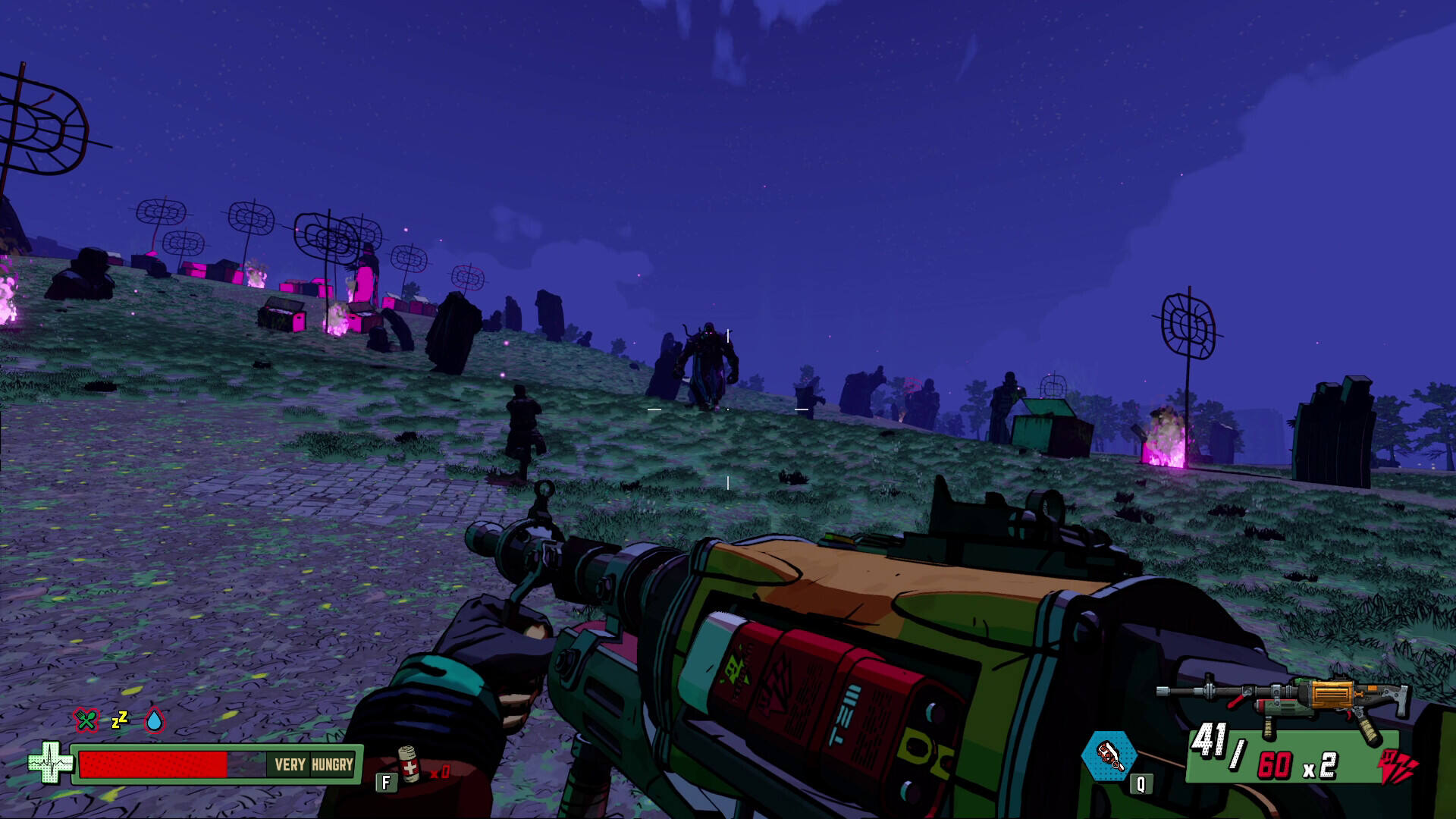Activate the blue hexagon throwable item icon

[1109, 755]
